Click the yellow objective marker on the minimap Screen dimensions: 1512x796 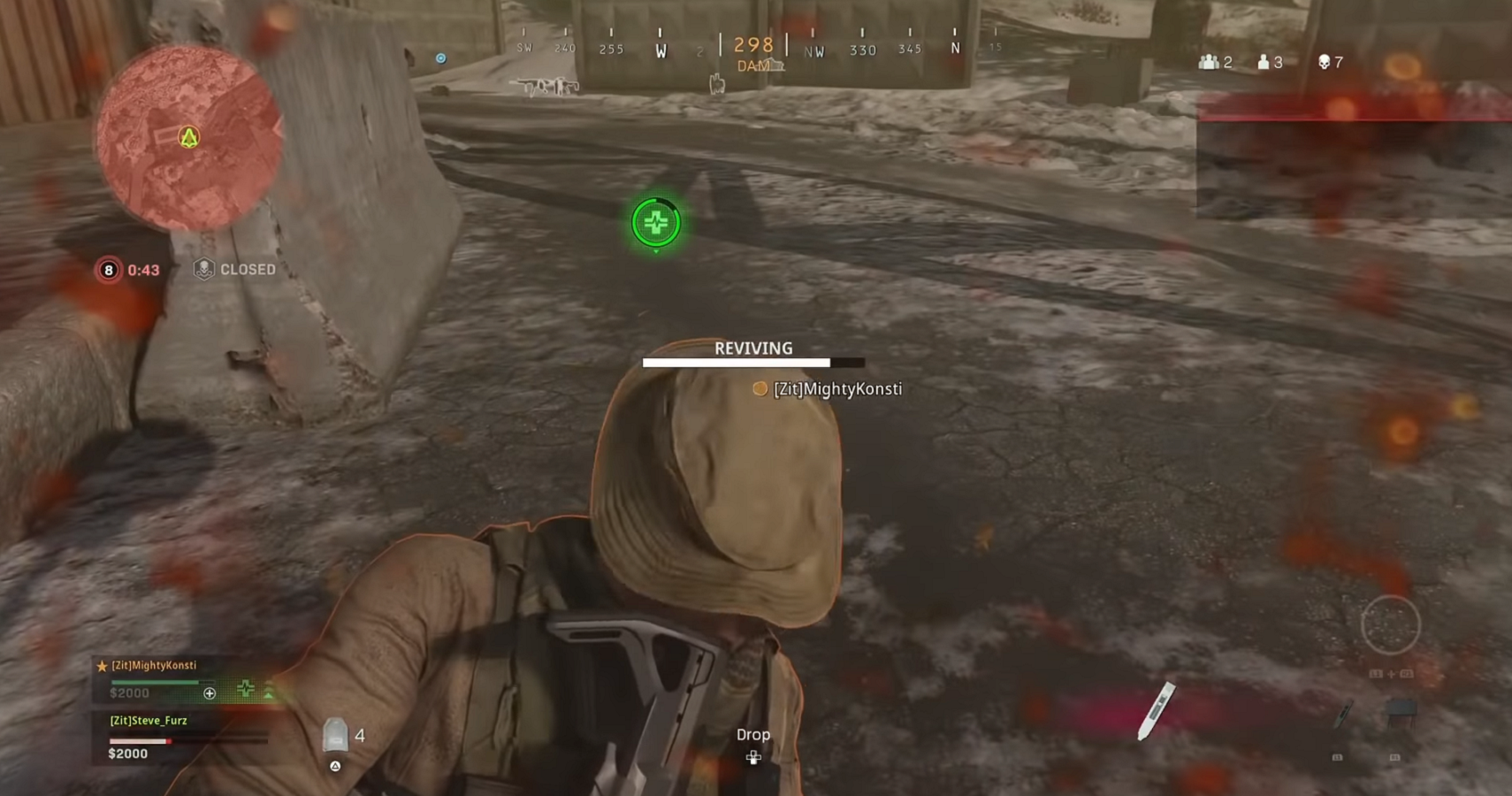pyautogui.click(x=187, y=138)
